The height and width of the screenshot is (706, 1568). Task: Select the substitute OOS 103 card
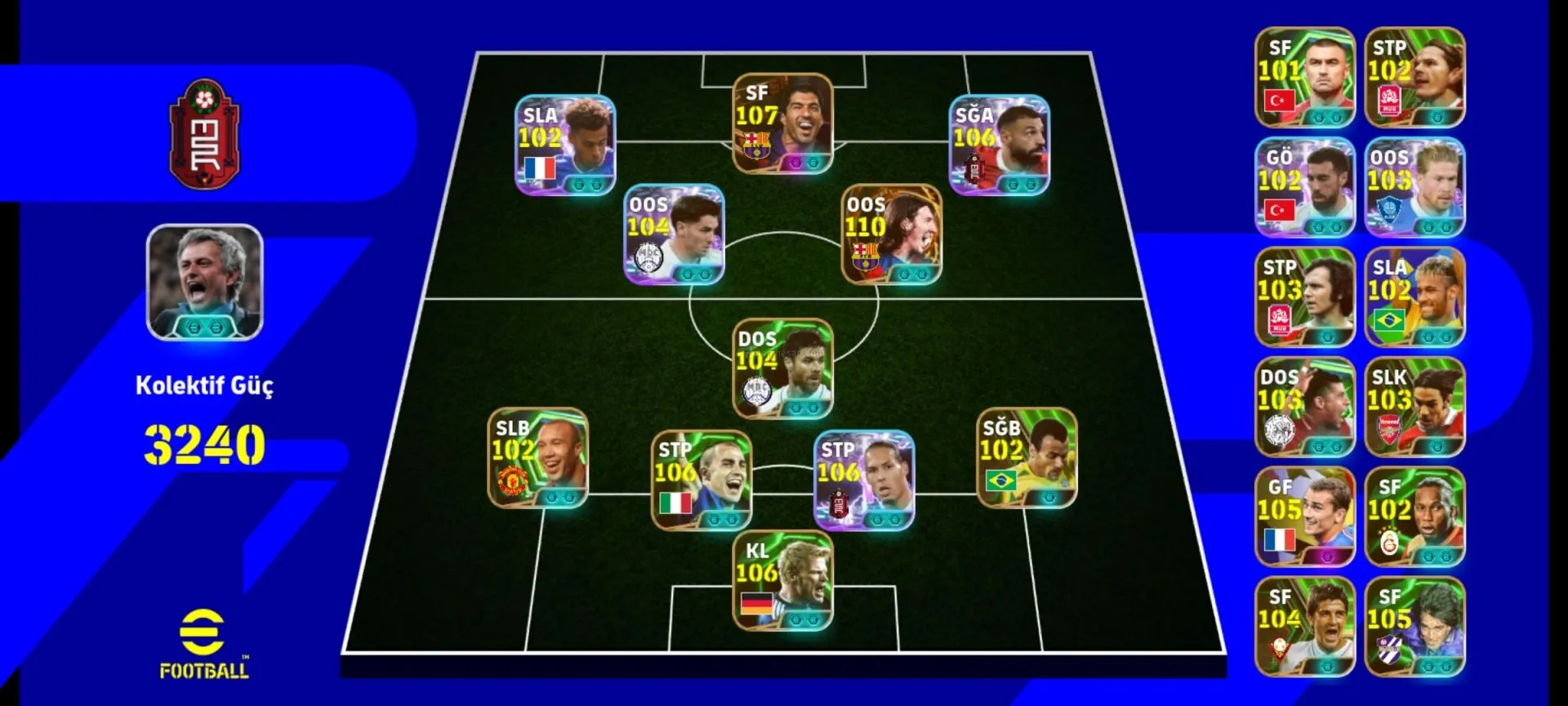tap(1414, 187)
